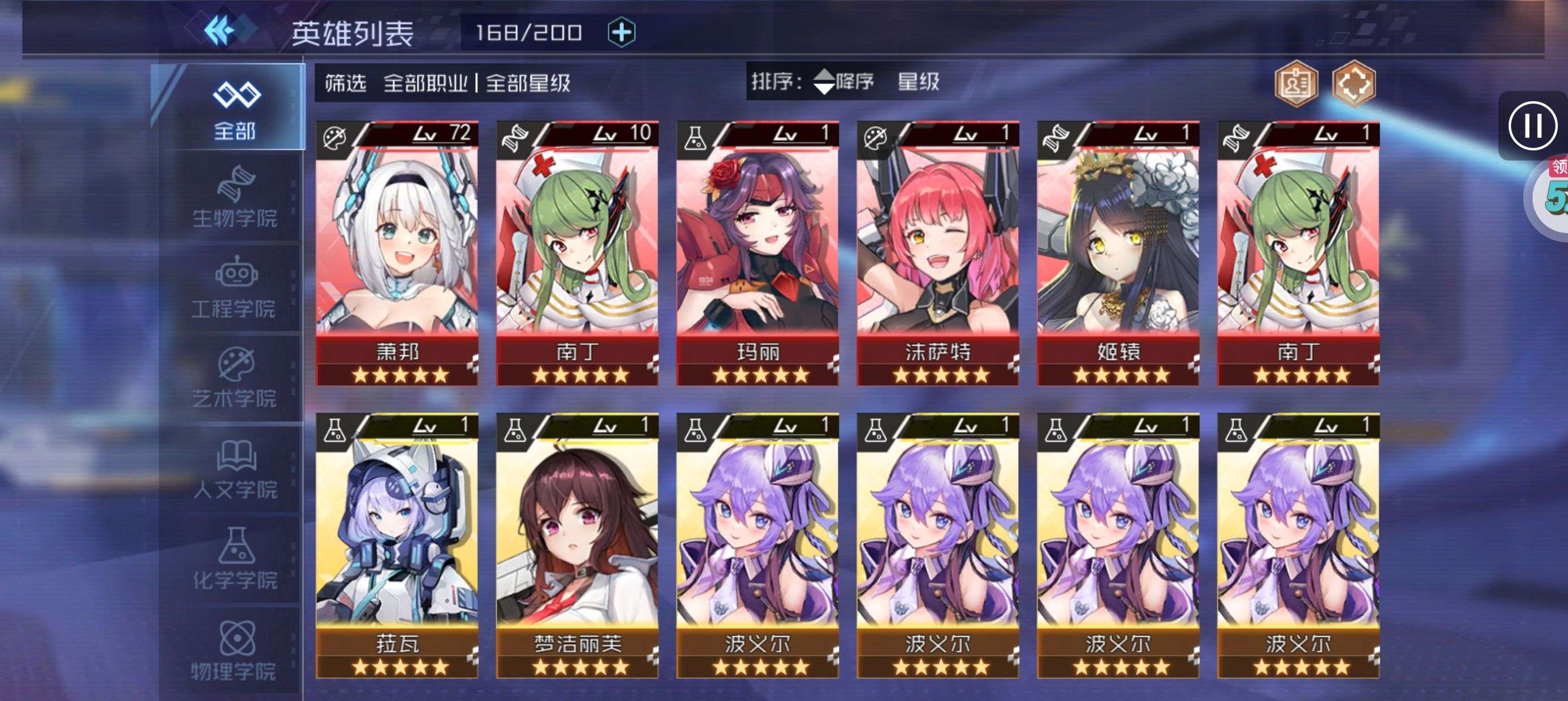Pick the 沫萨特 hero card
Screen dimensions: 1568x701
937,253
